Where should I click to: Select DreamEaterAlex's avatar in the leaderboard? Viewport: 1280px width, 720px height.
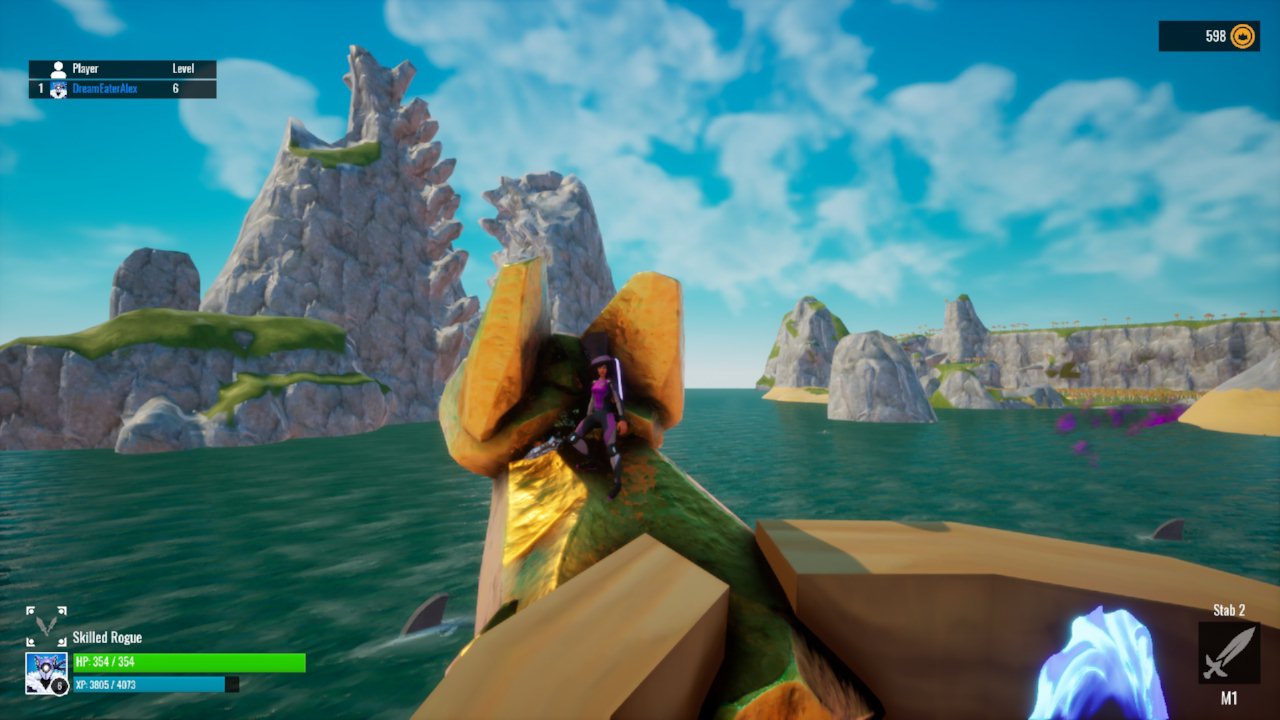pos(58,88)
